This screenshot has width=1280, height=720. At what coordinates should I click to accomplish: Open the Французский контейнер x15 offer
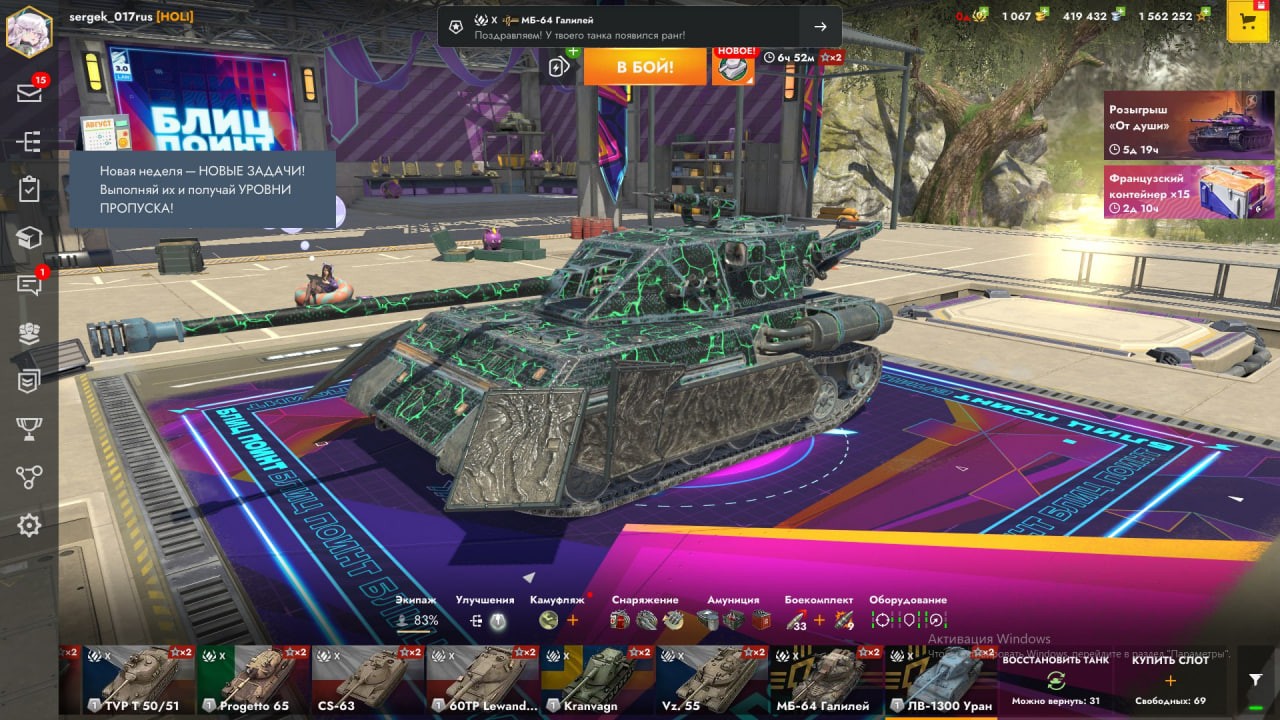coord(1189,191)
